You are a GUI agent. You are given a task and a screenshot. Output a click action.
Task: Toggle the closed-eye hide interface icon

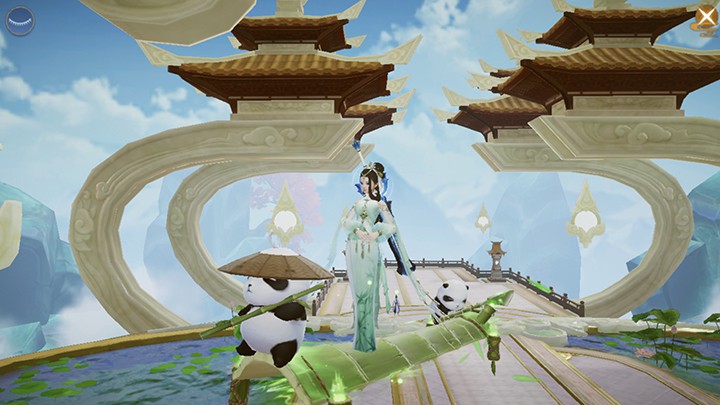click(20, 21)
